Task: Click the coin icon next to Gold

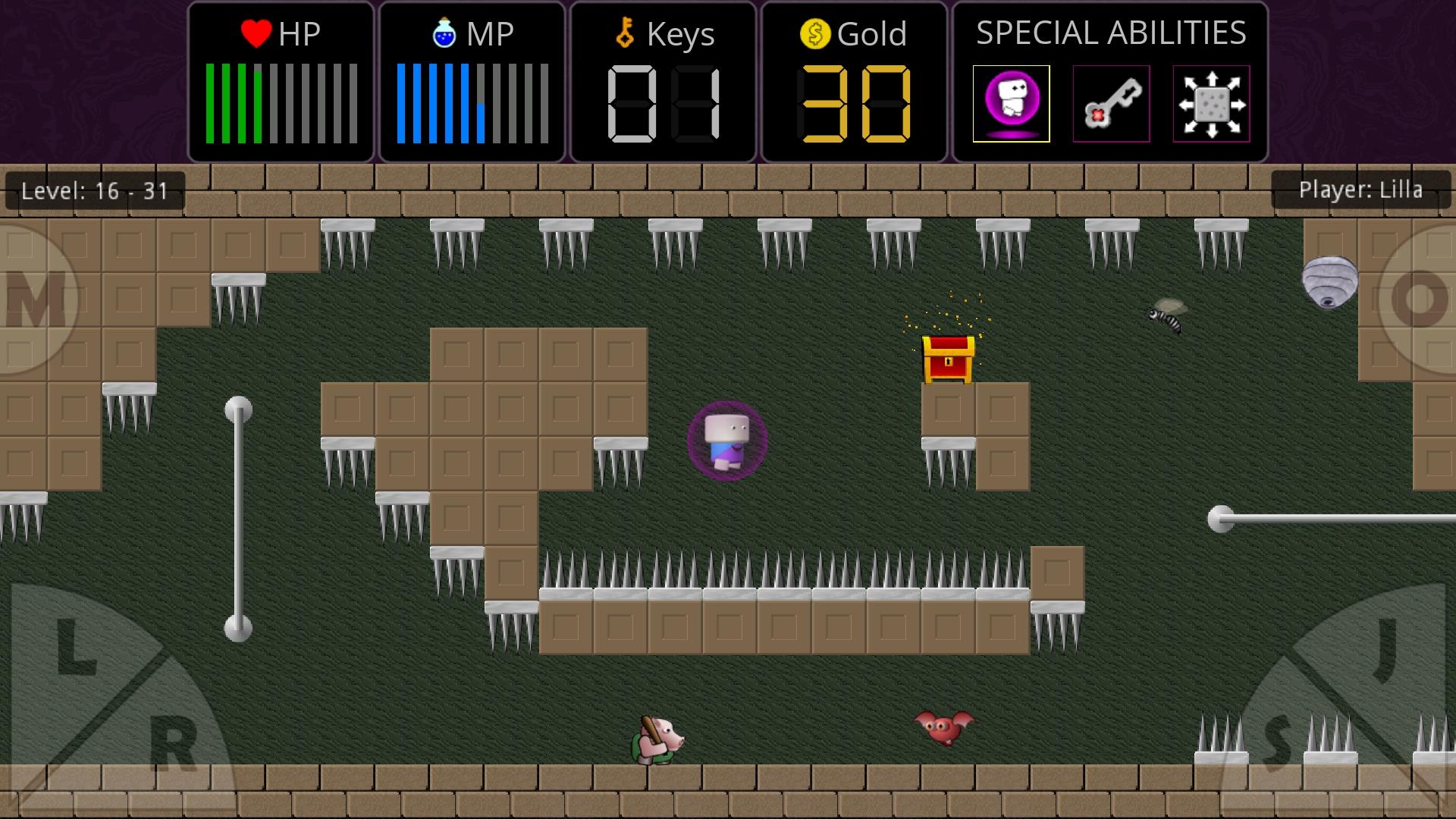Action: pos(814,33)
